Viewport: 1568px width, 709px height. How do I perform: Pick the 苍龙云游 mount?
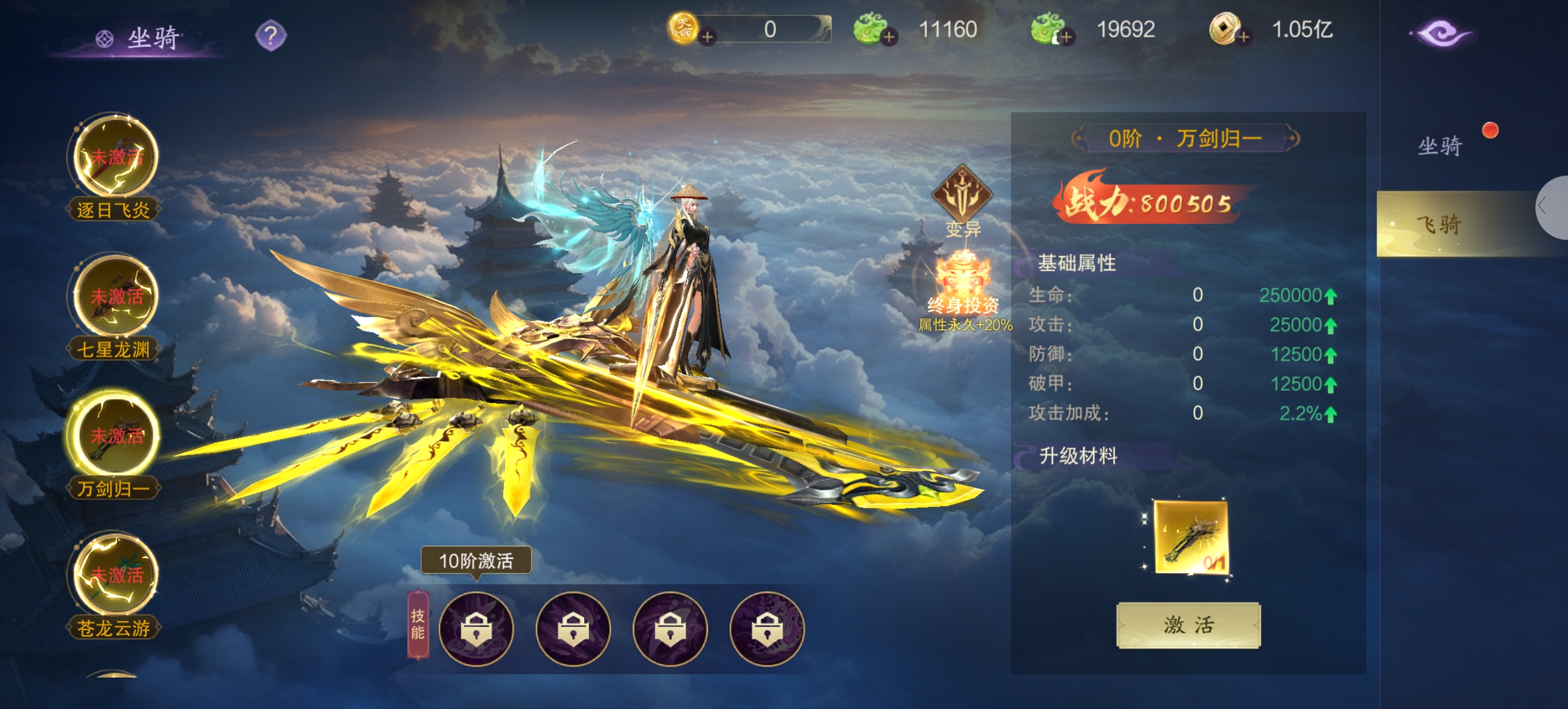click(x=115, y=574)
